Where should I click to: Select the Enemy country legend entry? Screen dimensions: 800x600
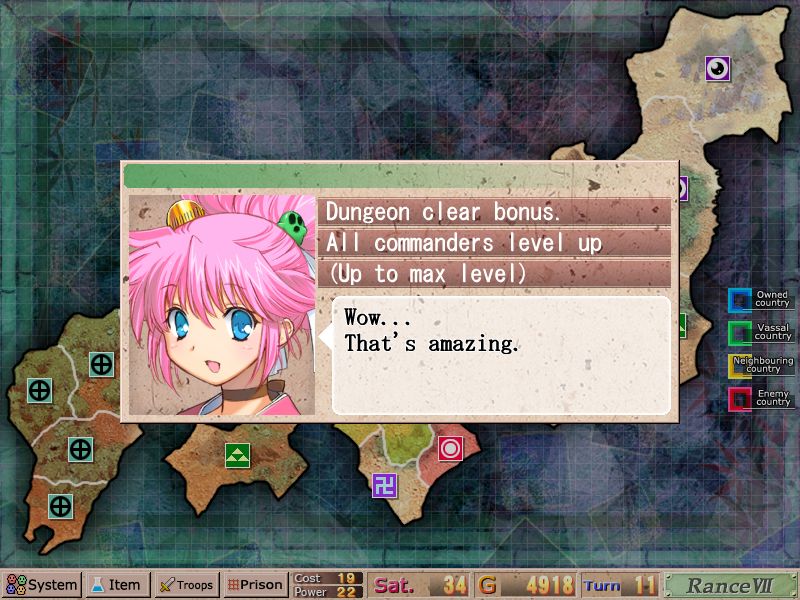[x=761, y=398]
